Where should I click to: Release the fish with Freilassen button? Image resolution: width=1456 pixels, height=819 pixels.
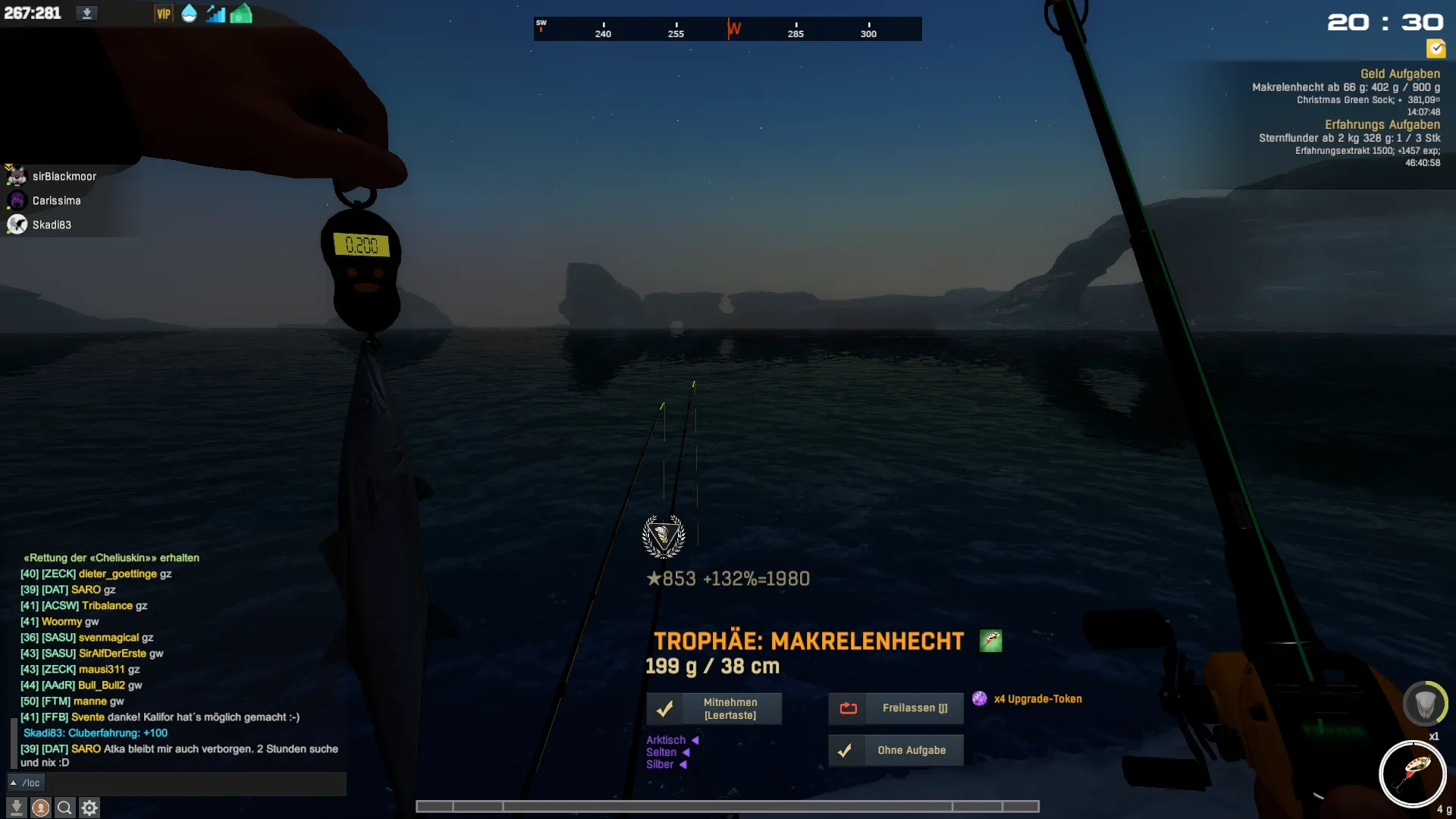click(896, 708)
